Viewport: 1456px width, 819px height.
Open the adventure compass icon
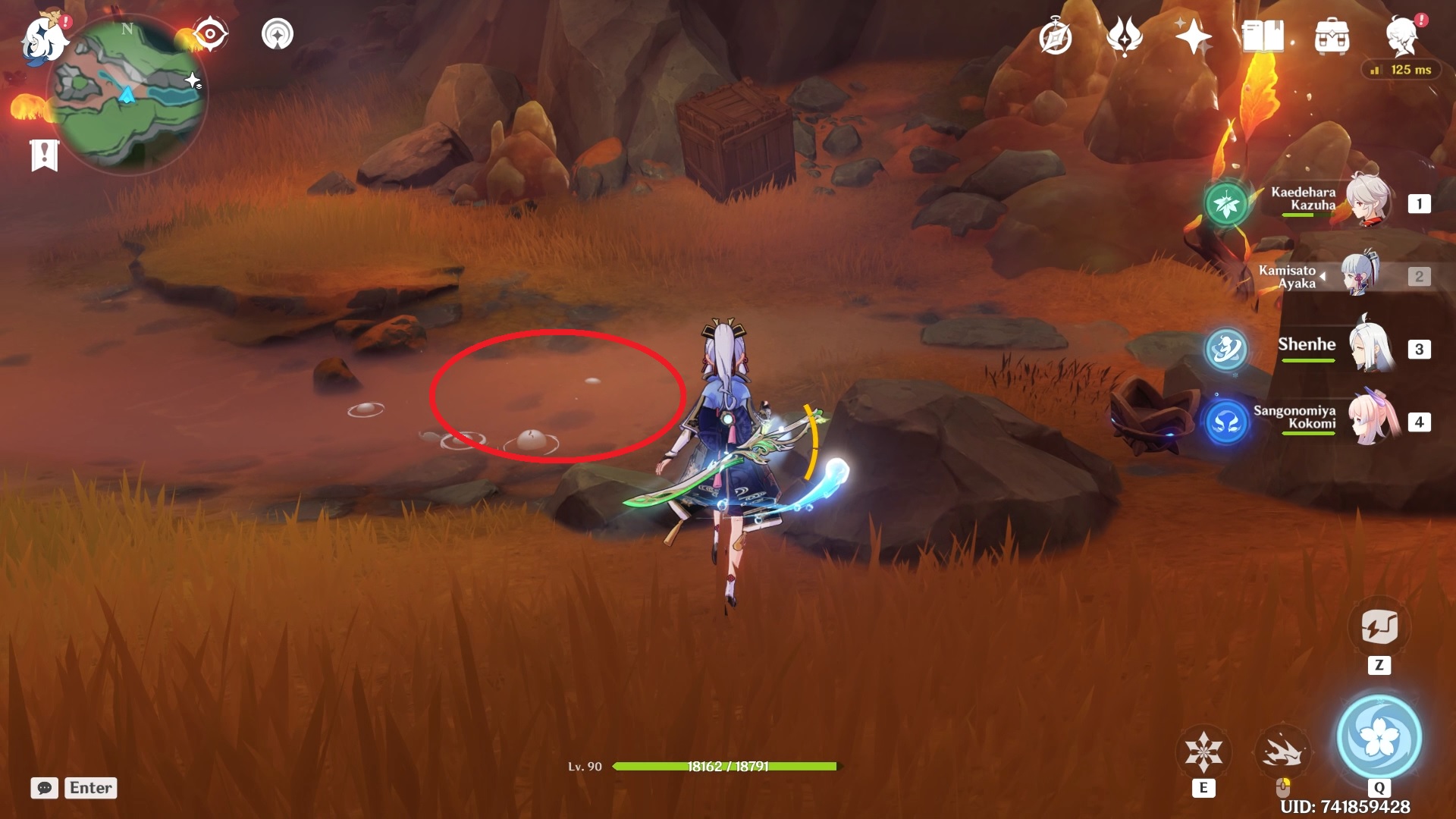point(1055,37)
